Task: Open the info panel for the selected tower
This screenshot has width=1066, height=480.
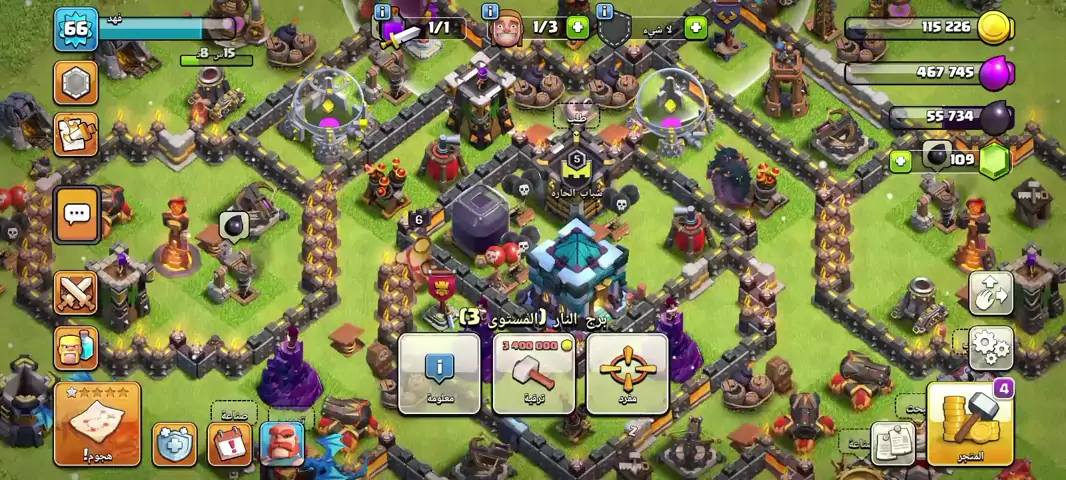Action: pyautogui.click(x=439, y=373)
